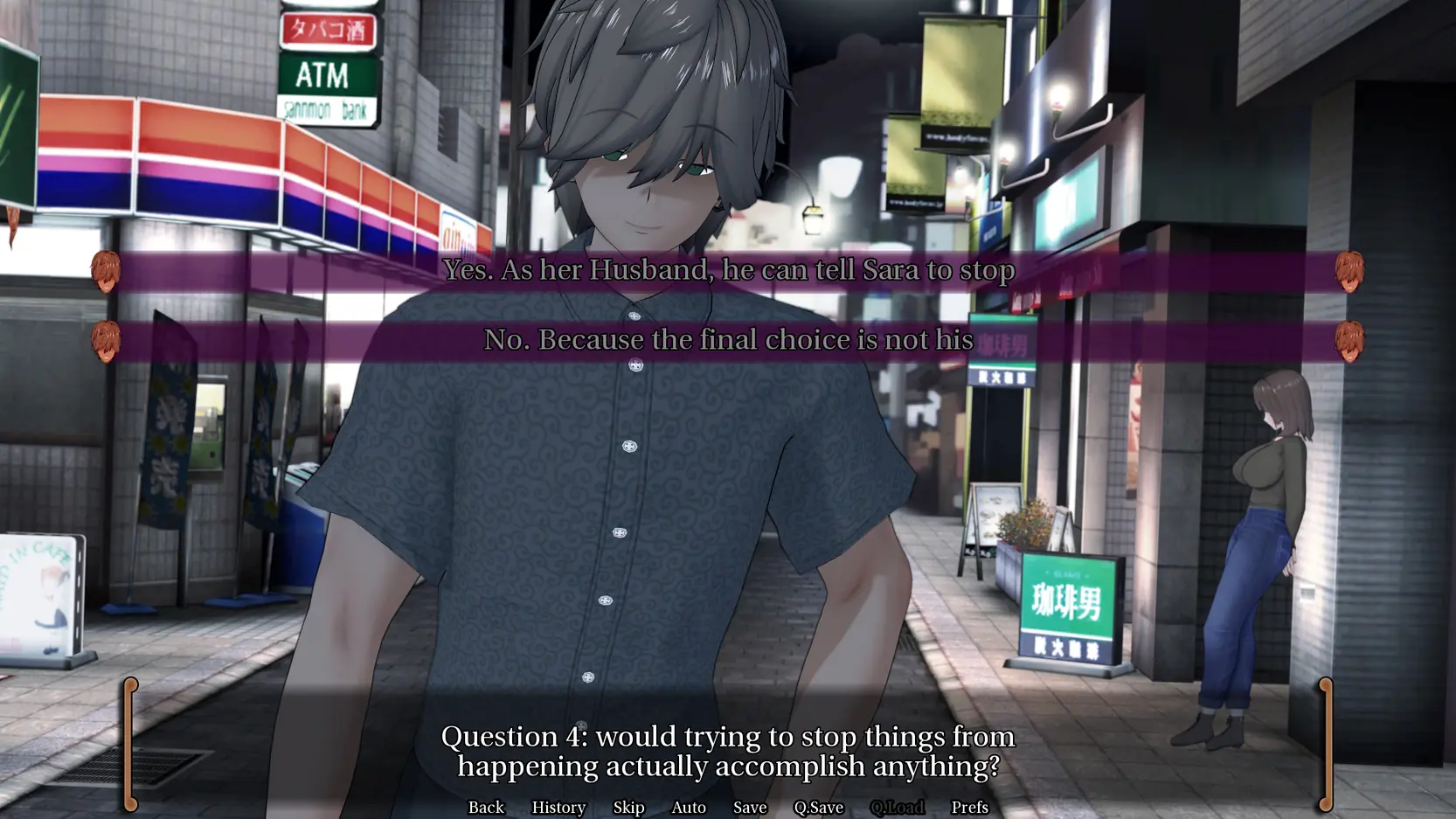Toggle Auto advance
The height and width of the screenshot is (819, 1456).
[689, 807]
